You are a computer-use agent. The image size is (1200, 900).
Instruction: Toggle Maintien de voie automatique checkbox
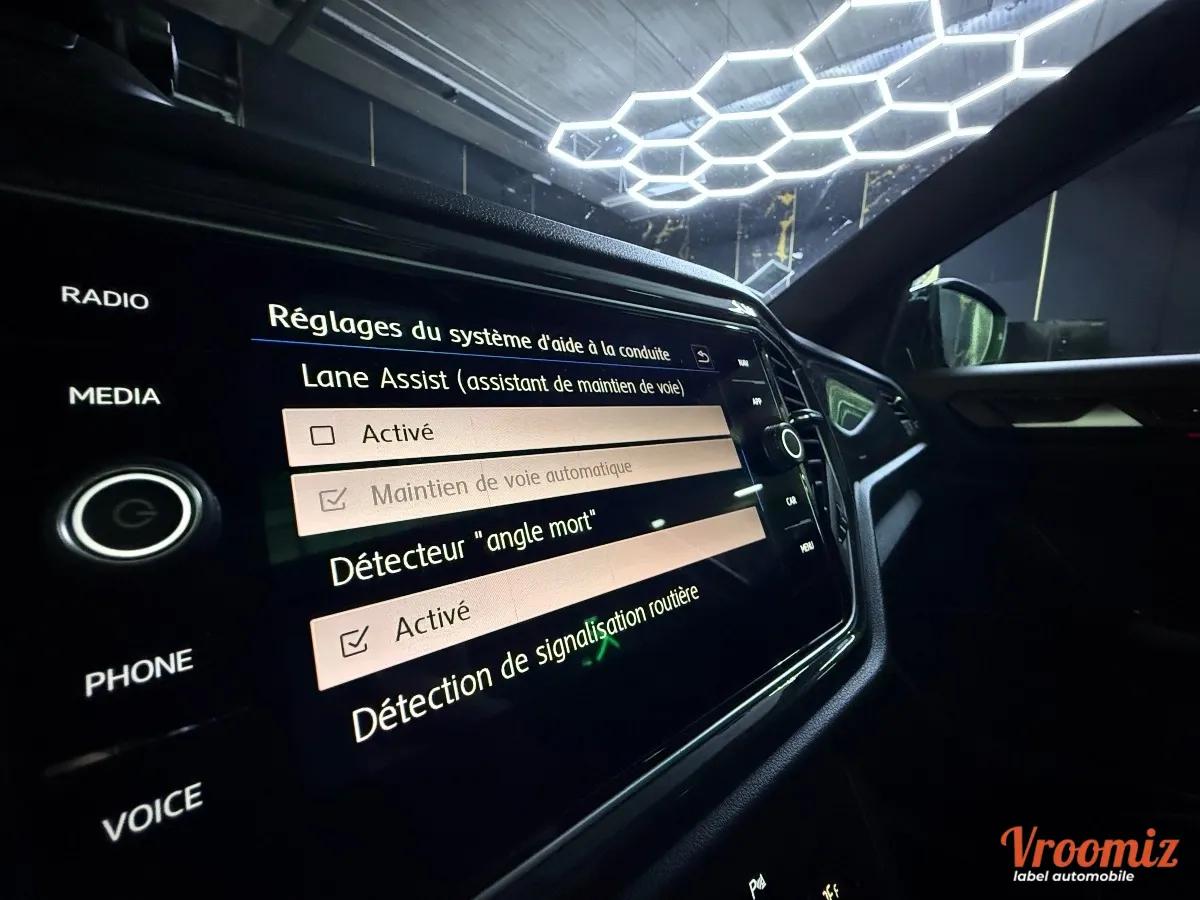[333, 501]
